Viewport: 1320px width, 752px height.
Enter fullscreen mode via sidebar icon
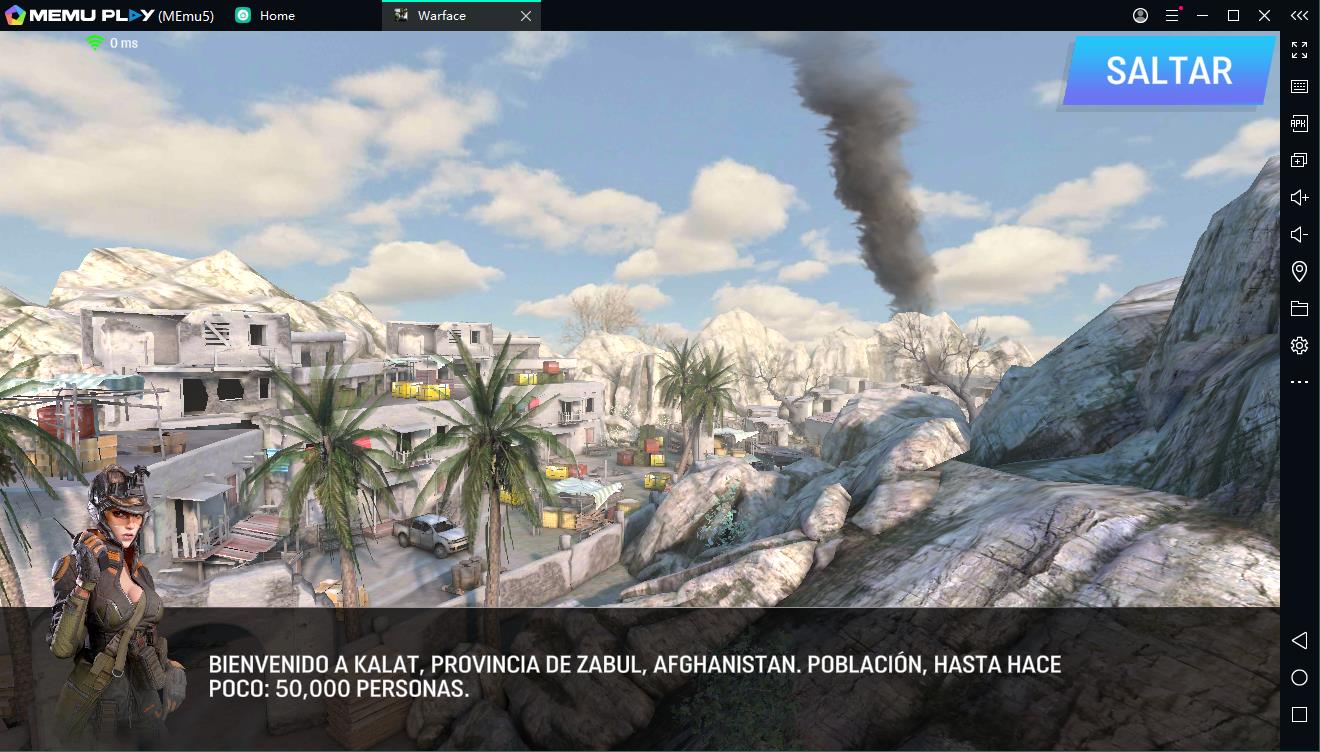pyautogui.click(x=1298, y=50)
